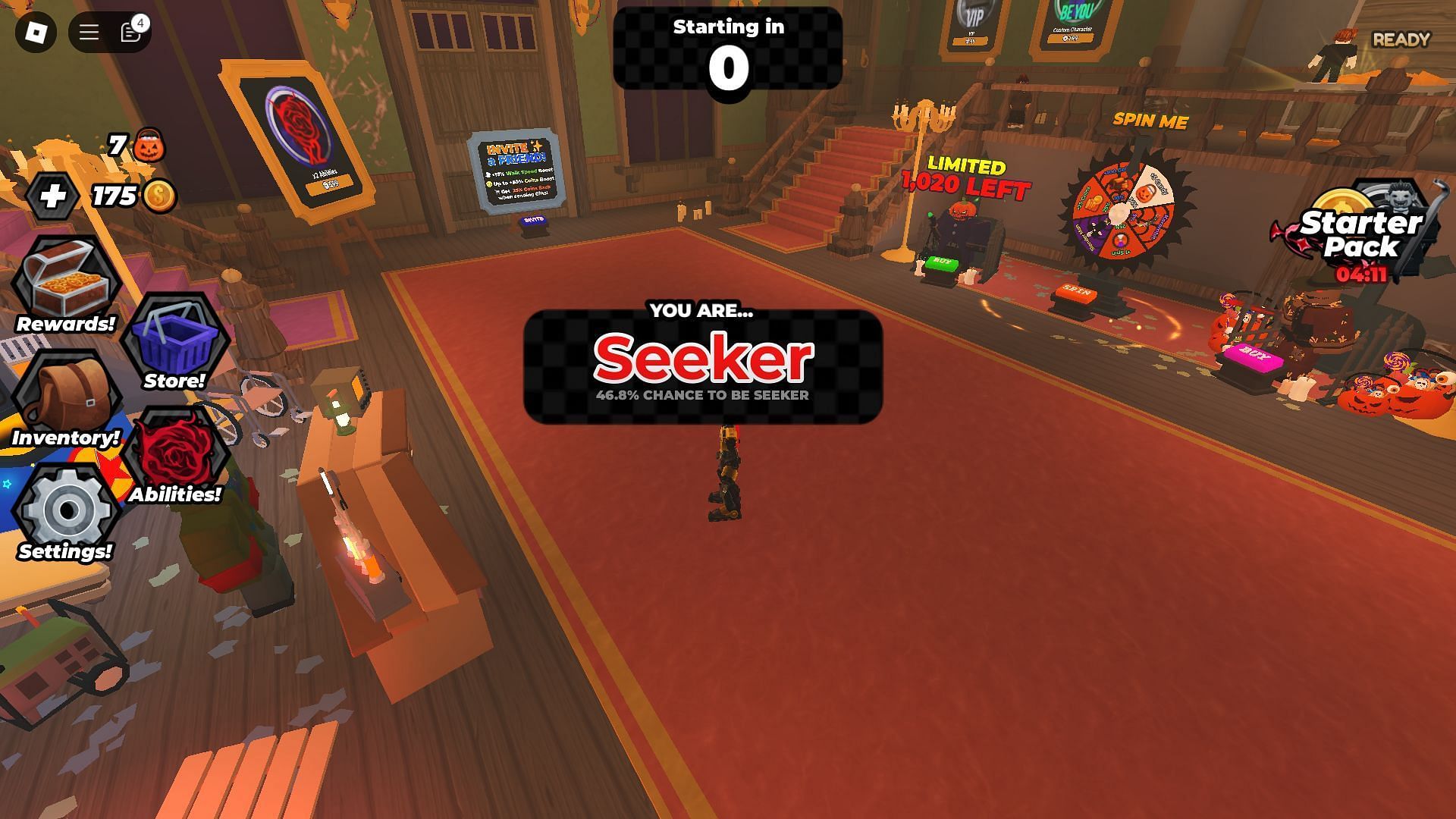Open the hamburger list menu
This screenshot has height=819, width=1456.
(x=89, y=32)
